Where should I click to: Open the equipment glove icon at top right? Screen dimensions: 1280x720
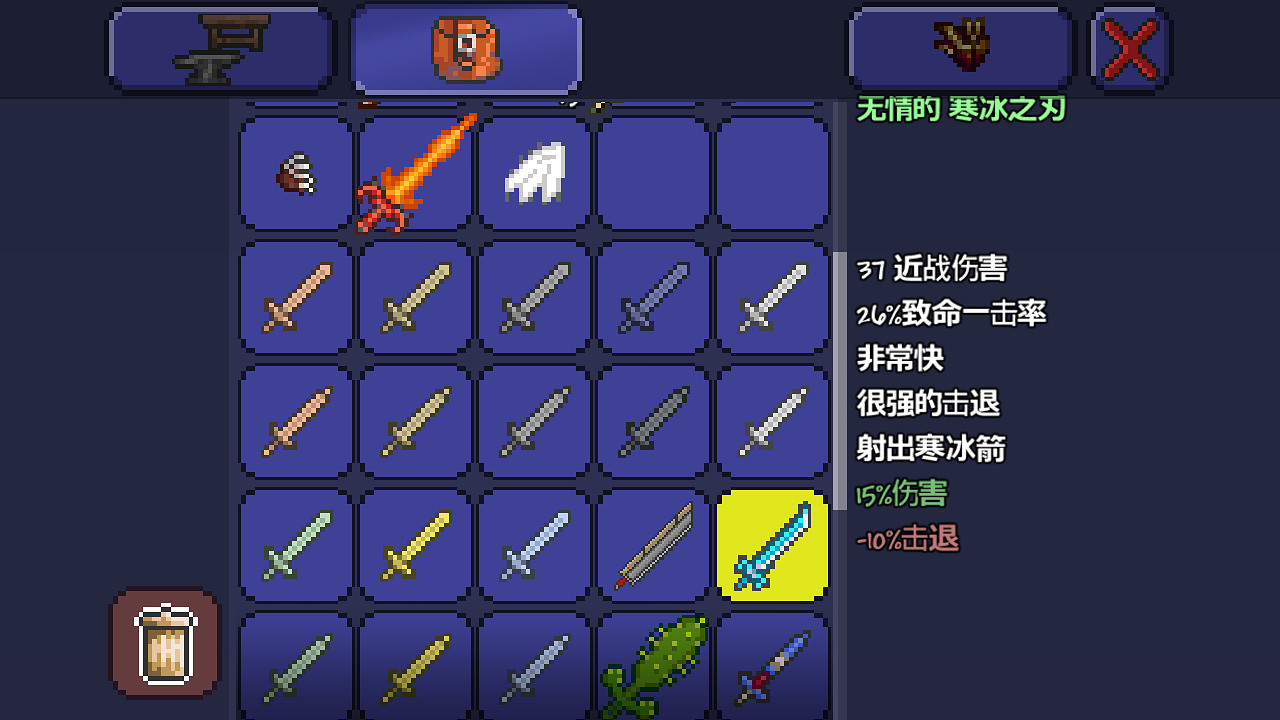pyautogui.click(x=960, y=47)
